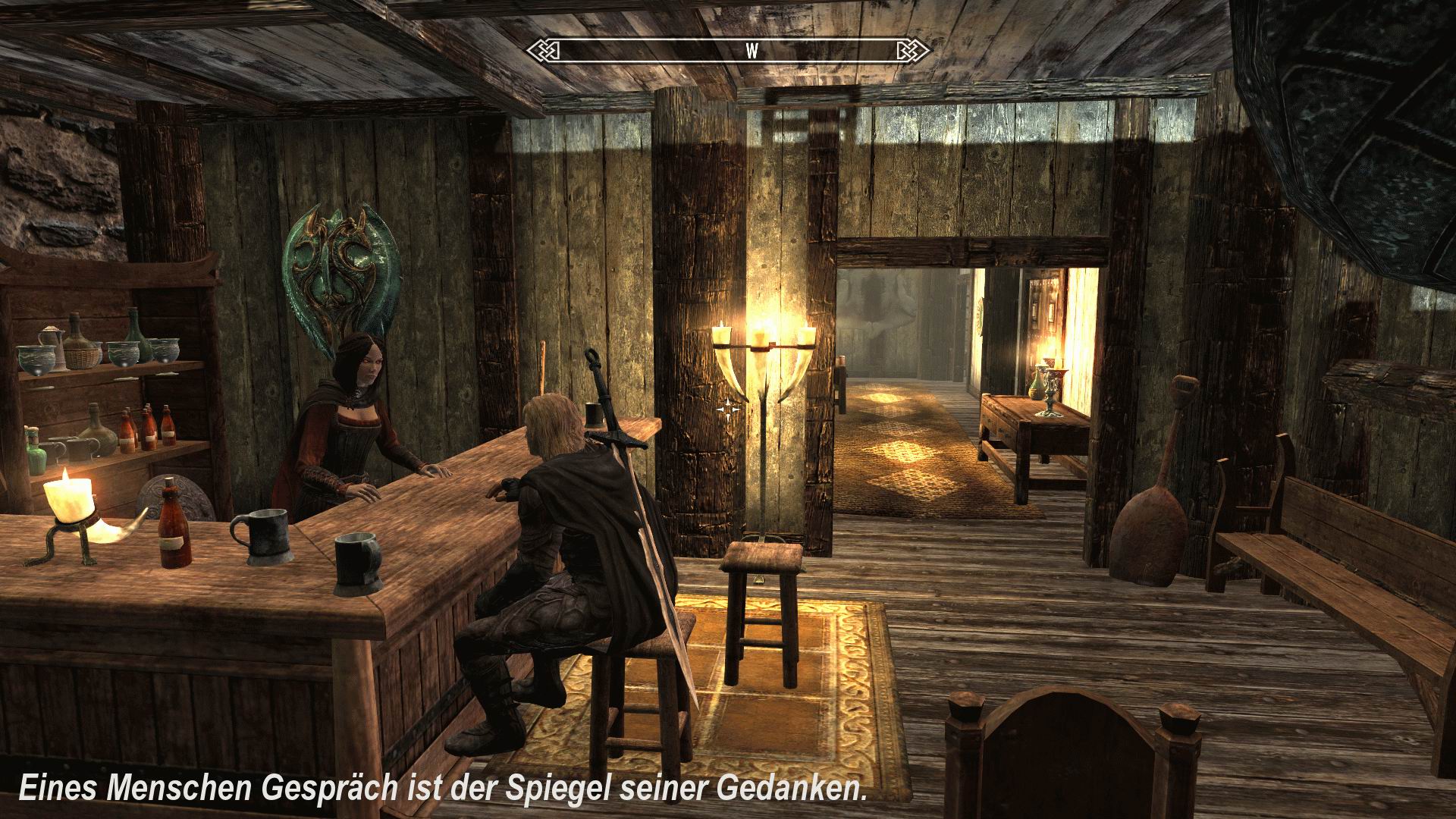
Task: Click the W marker on the compass
Action: pyautogui.click(x=752, y=50)
